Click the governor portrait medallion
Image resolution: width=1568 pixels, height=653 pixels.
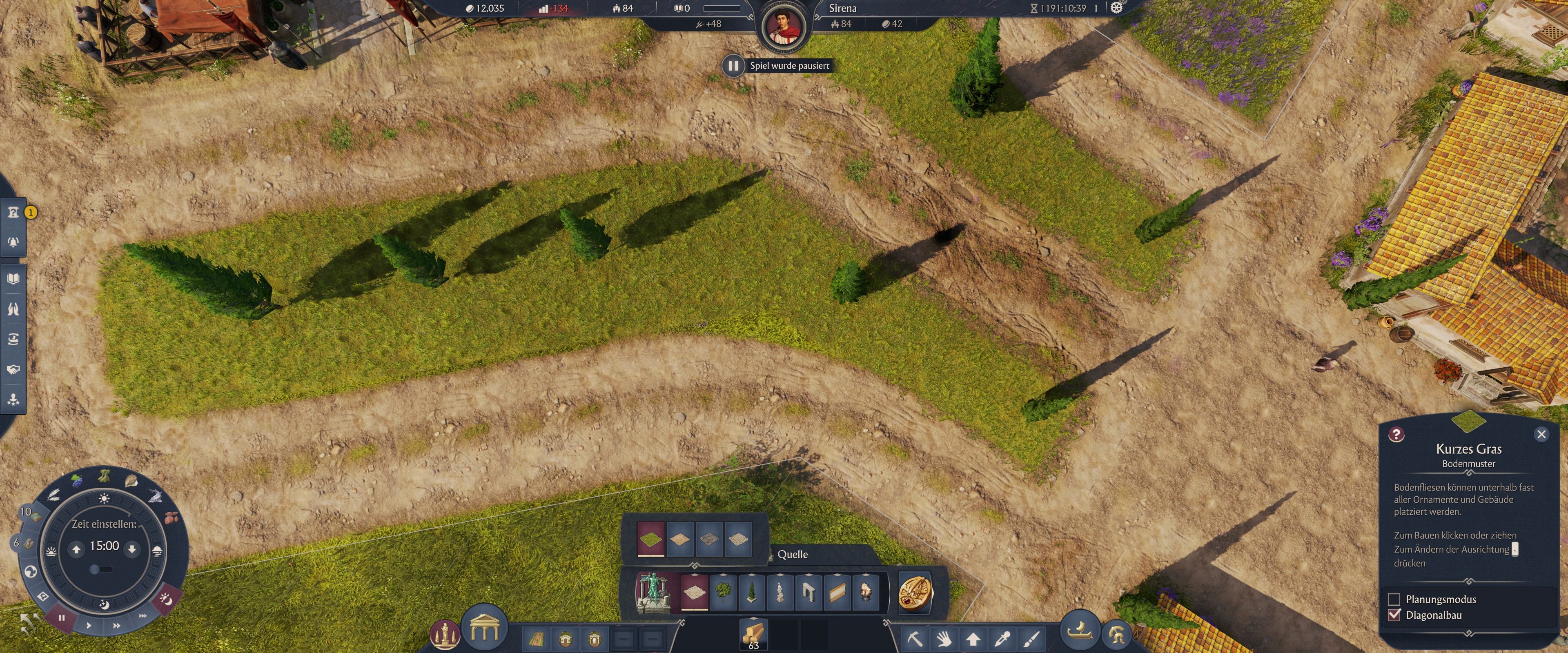click(x=784, y=27)
